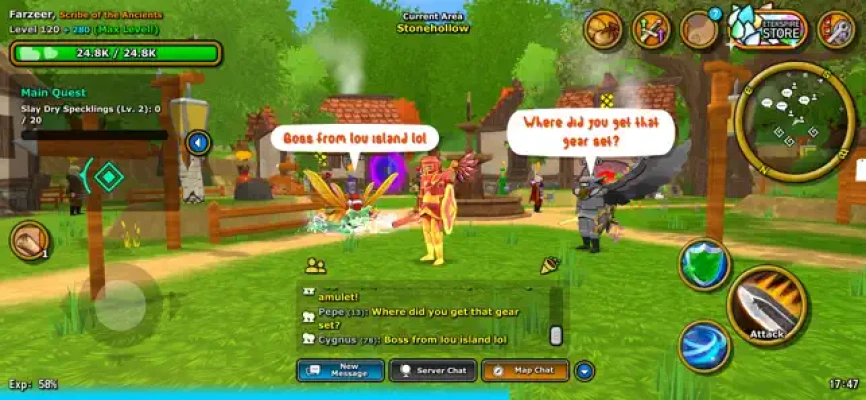The image size is (866, 400).
Task: Open the loot bag inventory icon
Action: tap(603, 30)
